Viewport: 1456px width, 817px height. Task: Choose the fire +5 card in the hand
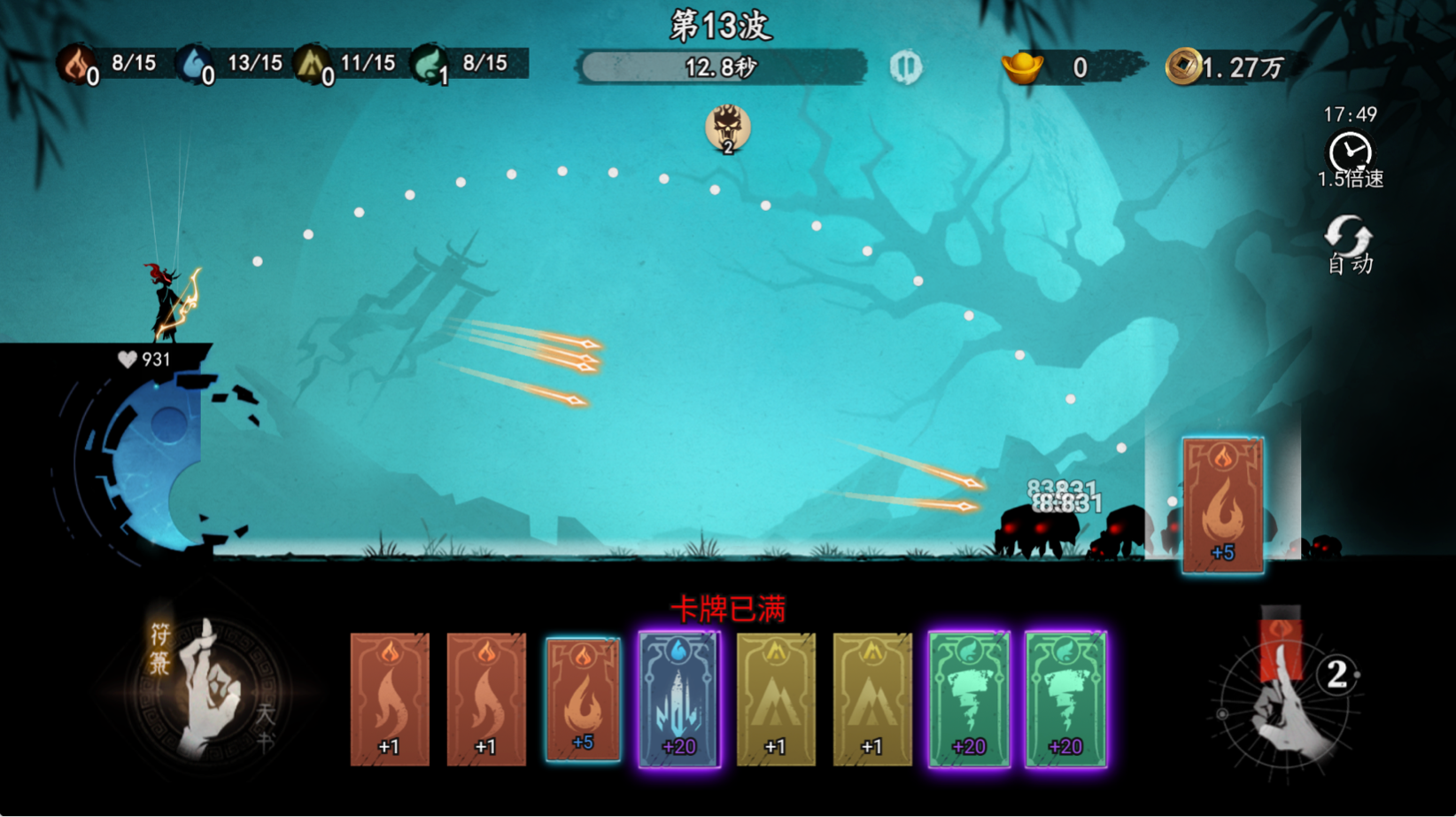click(583, 699)
